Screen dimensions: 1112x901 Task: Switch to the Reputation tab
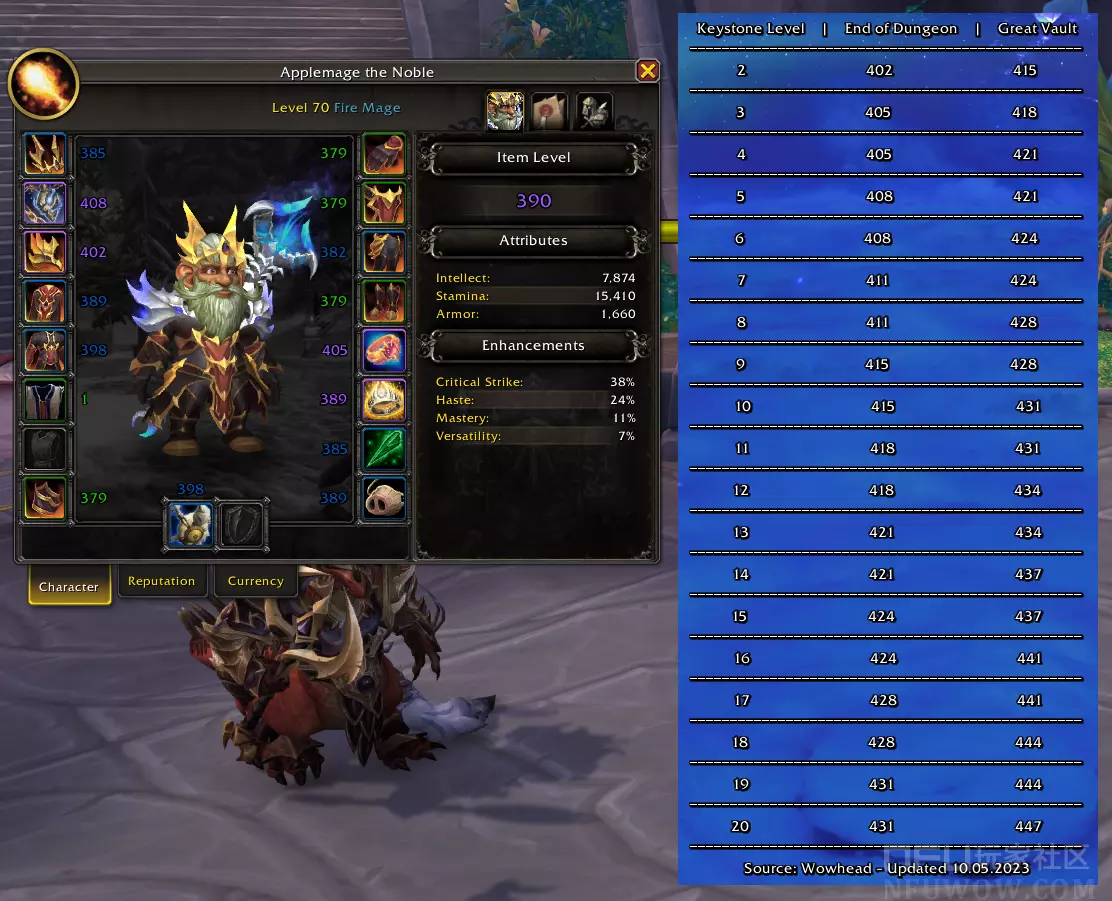coord(162,581)
